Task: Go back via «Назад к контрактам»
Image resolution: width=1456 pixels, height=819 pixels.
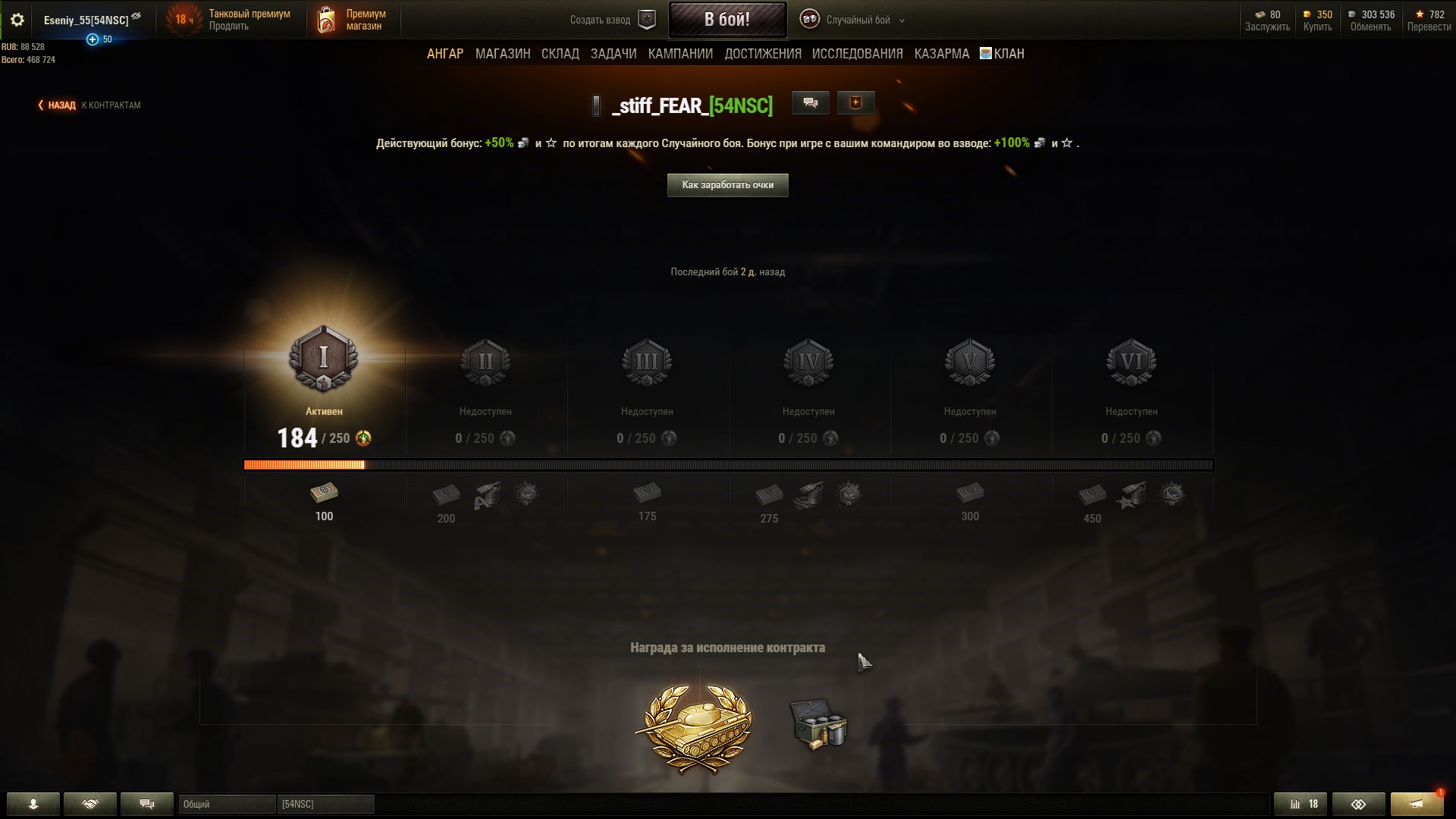Action: pos(89,105)
